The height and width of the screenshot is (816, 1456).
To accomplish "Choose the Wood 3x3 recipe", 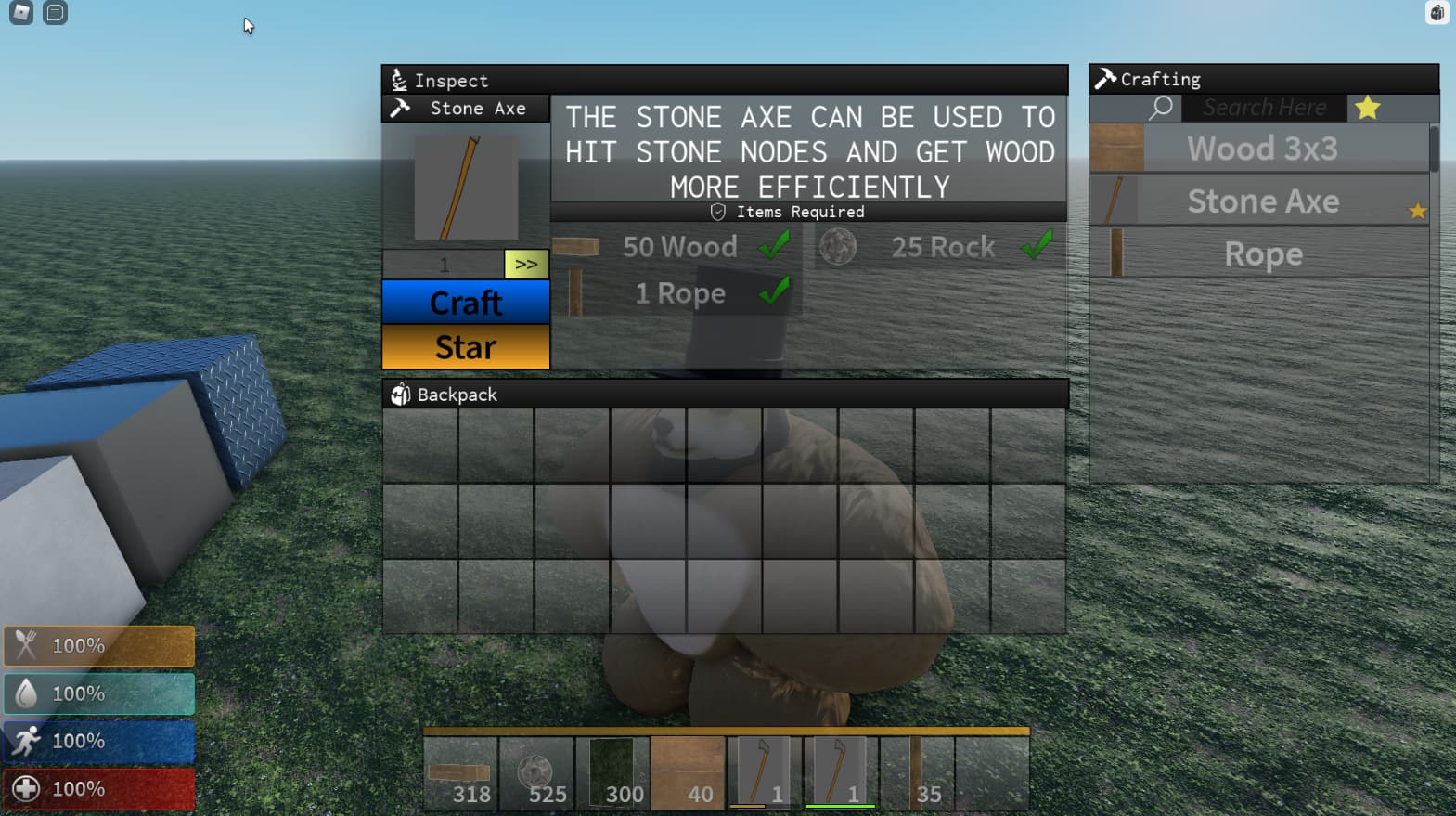I will click(x=1261, y=149).
